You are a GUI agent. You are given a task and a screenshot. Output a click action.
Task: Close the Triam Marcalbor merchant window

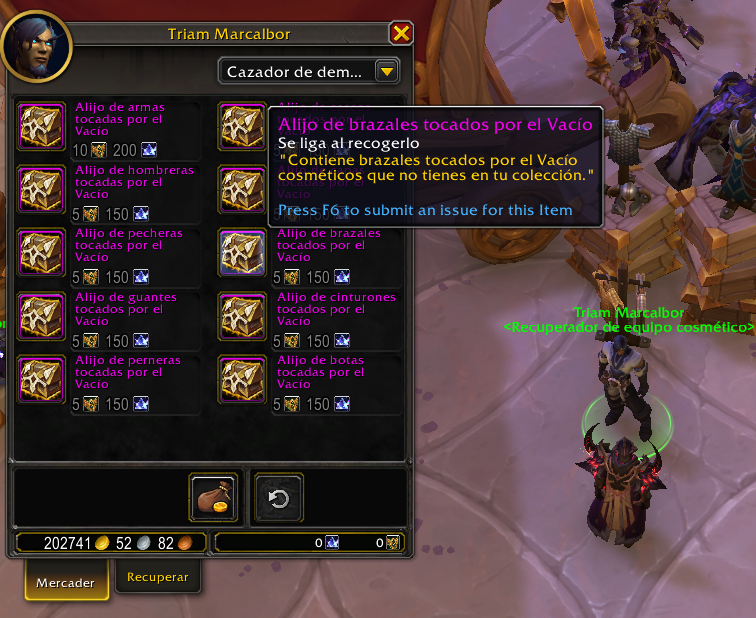click(401, 34)
